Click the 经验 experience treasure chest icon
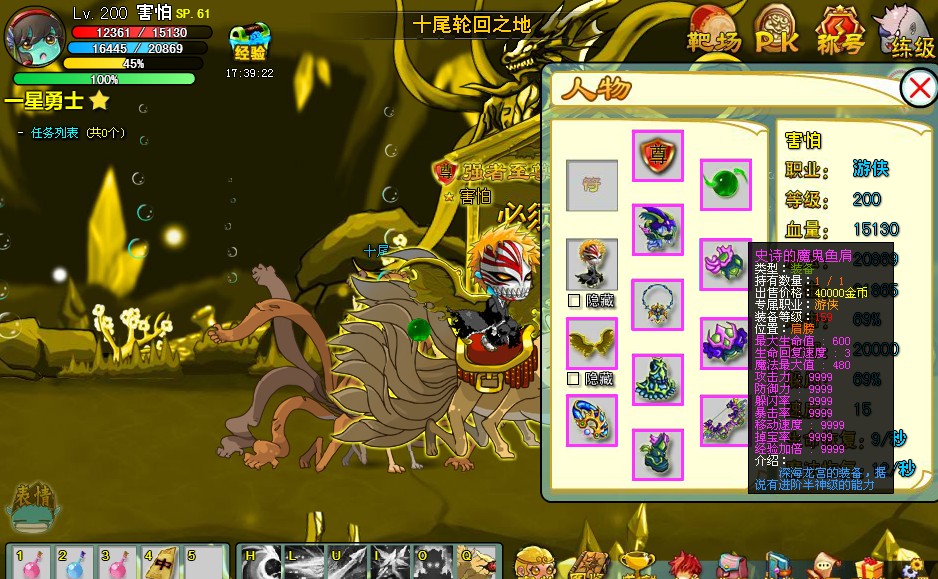938x579 pixels. click(248, 43)
